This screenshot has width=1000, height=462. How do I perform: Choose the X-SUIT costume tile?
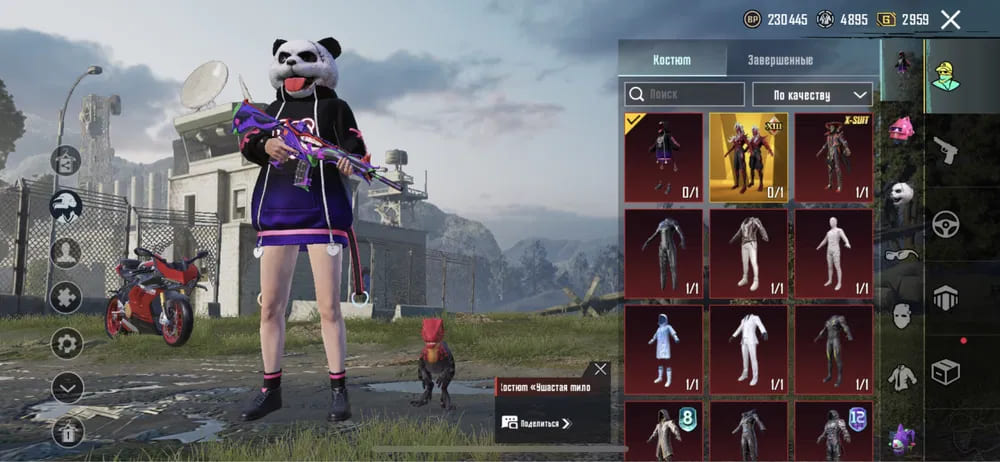pyautogui.click(x=834, y=157)
